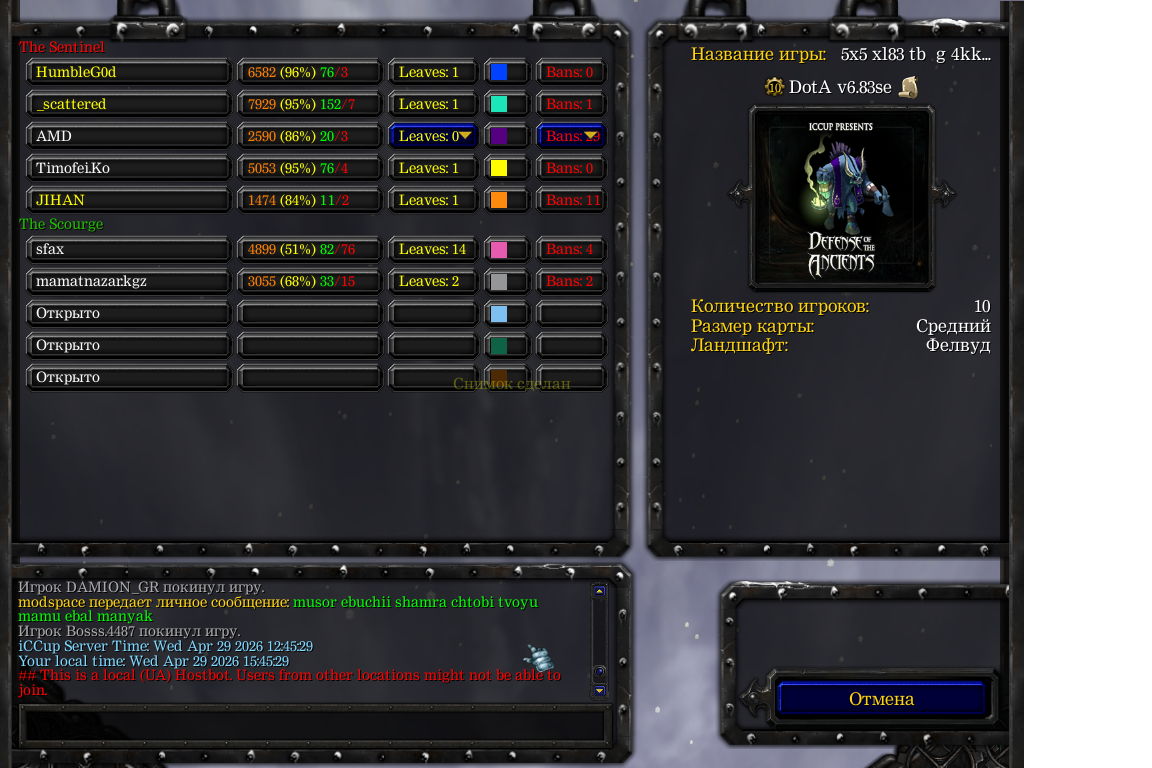This screenshot has height=768, width=1152.
Task: Select the HumbleG0d player slot
Action: click(129, 72)
